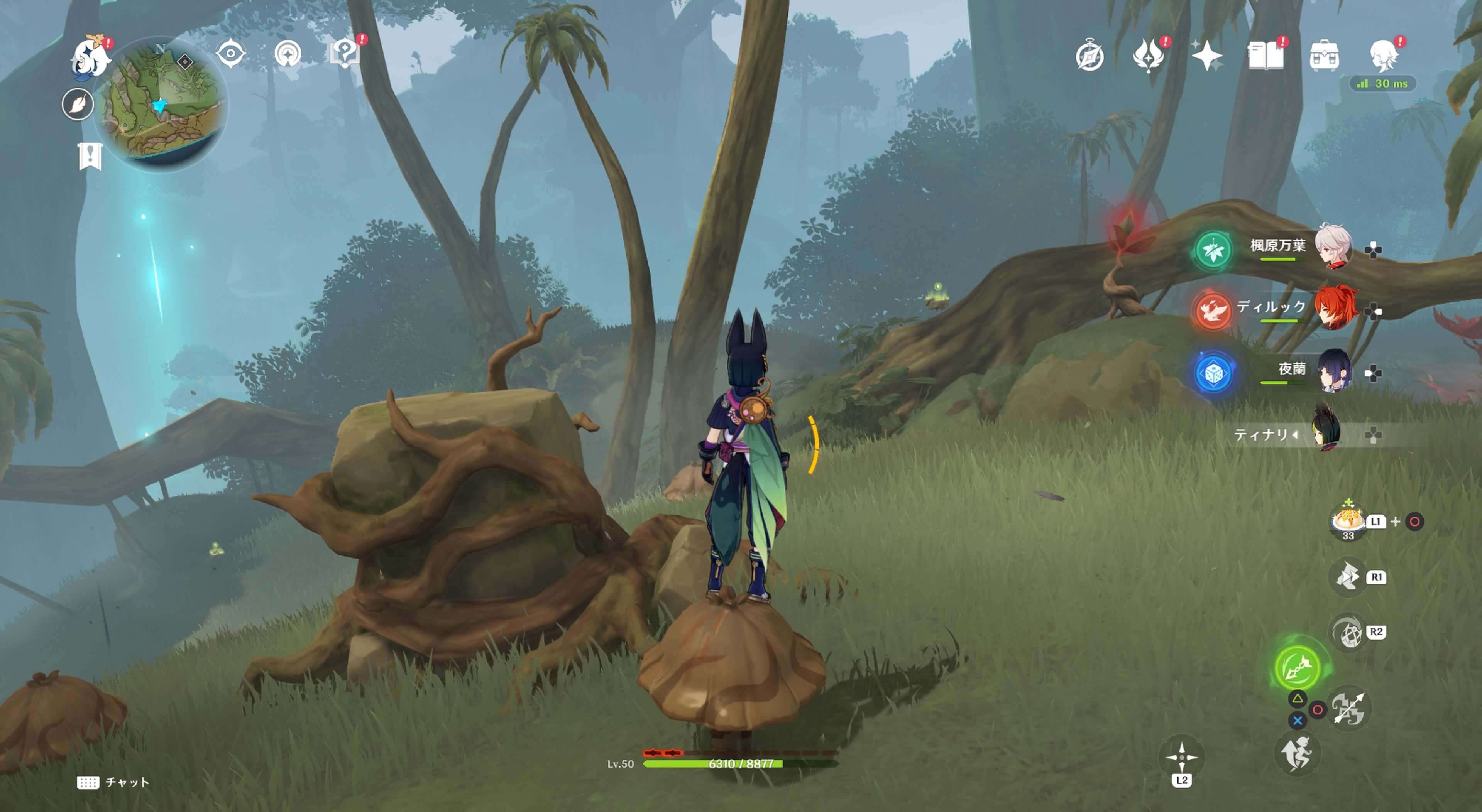Activate the glowing green elemental burst
The width and height of the screenshot is (1482, 812).
(x=1297, y=667)
